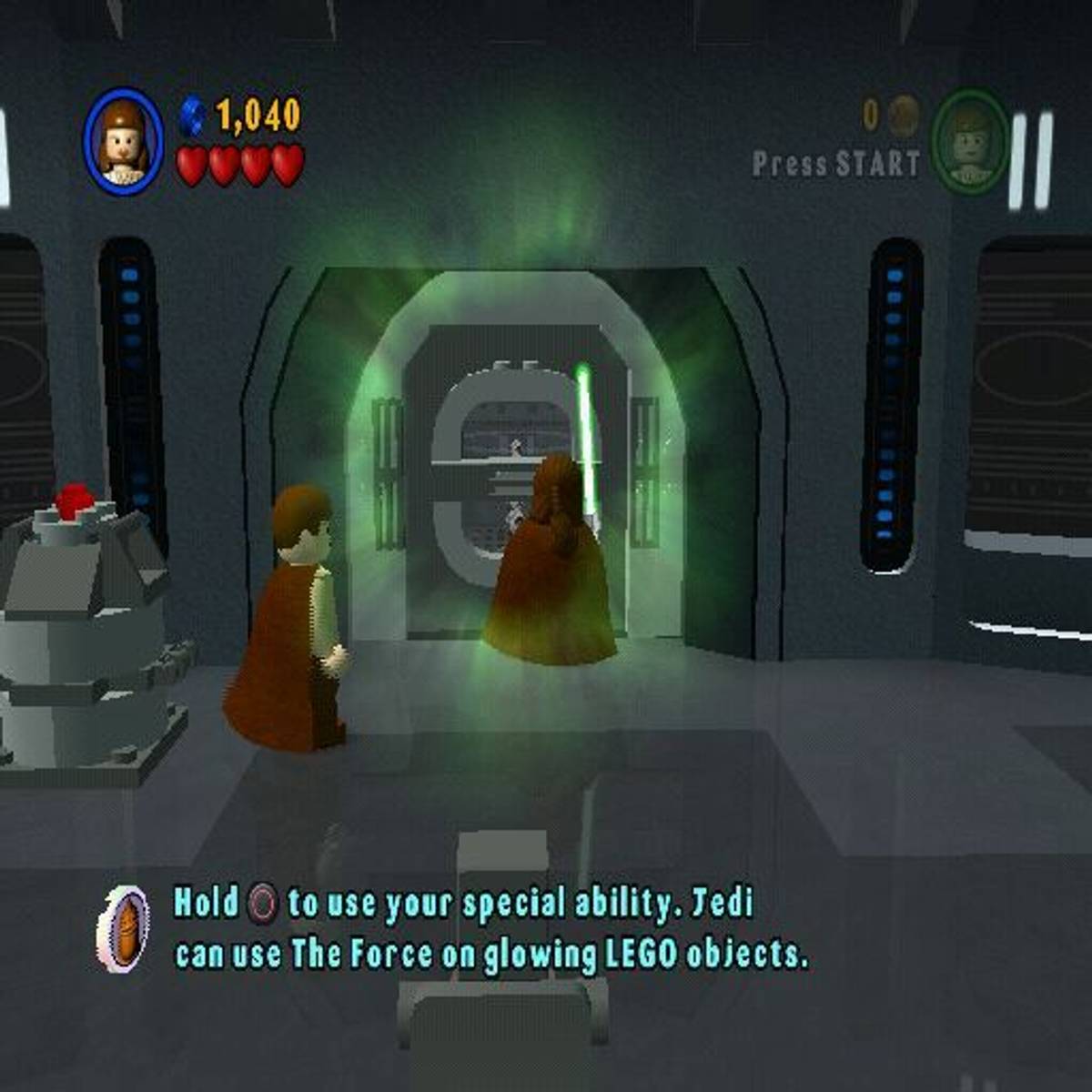Pause using the white double-bar button
The image size is (1092, 1092).
[1030, 160]
